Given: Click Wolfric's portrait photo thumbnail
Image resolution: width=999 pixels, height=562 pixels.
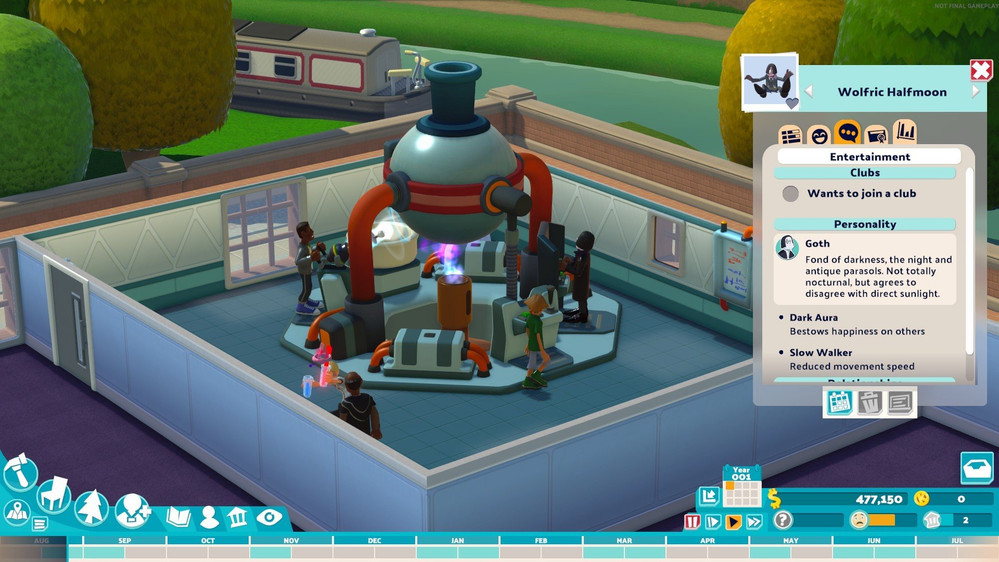Looking at the screenshot, I should (770, 82).
